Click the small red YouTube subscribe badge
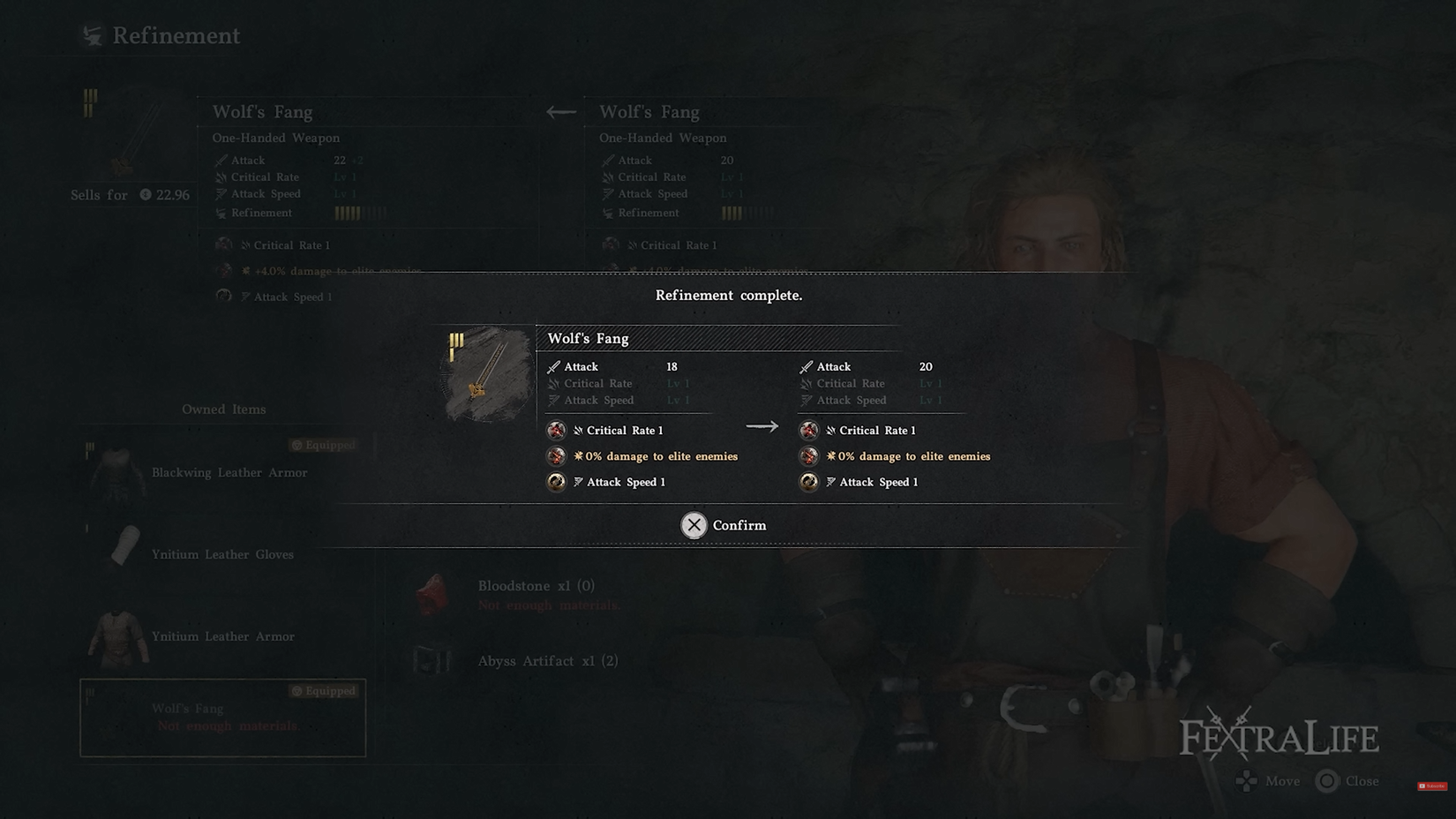Image resolution: width=1456 pixels, height=819 pixels. coord(1431,785)
